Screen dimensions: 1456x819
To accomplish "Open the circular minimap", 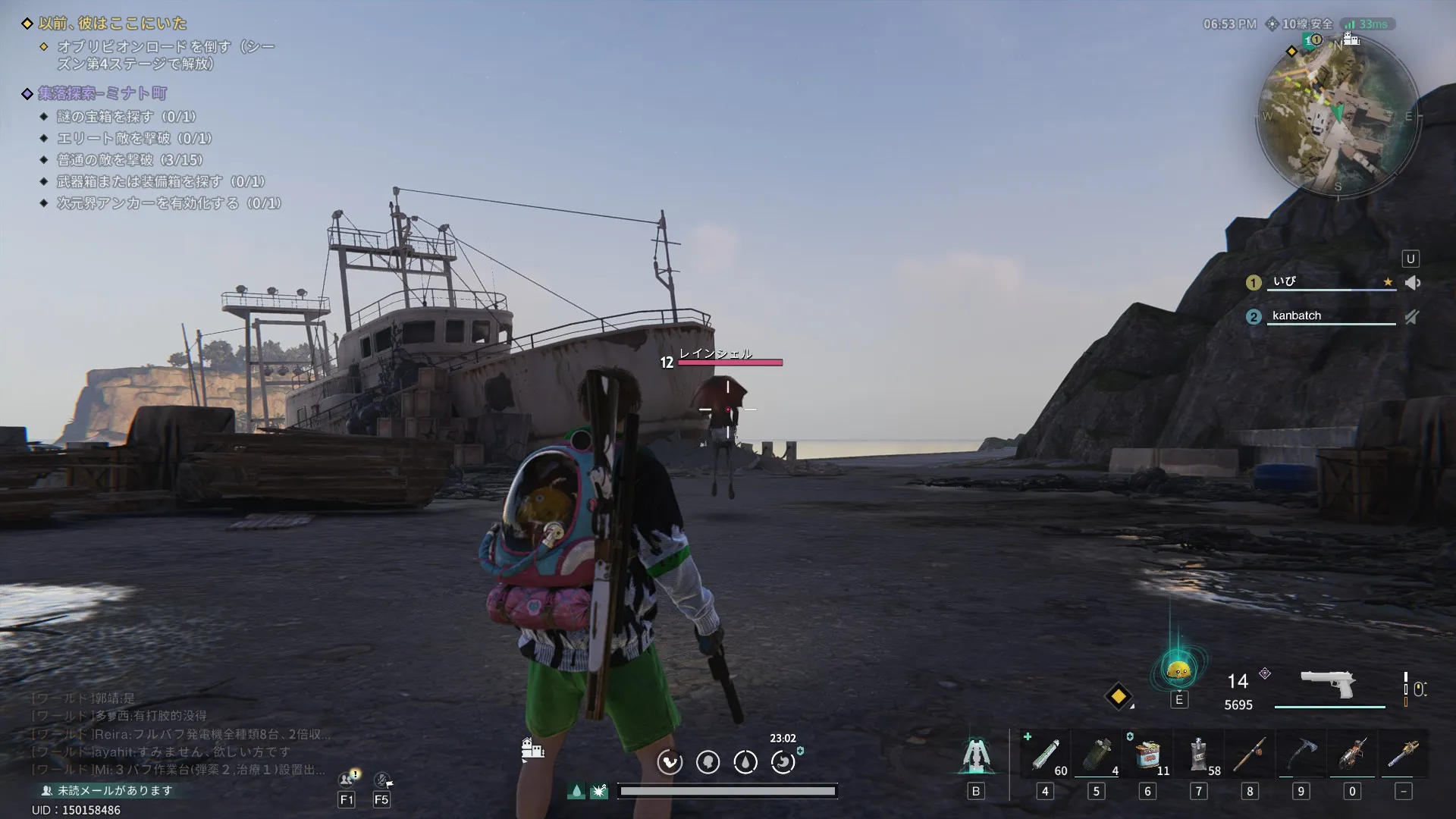I will tap(1338, 115).
